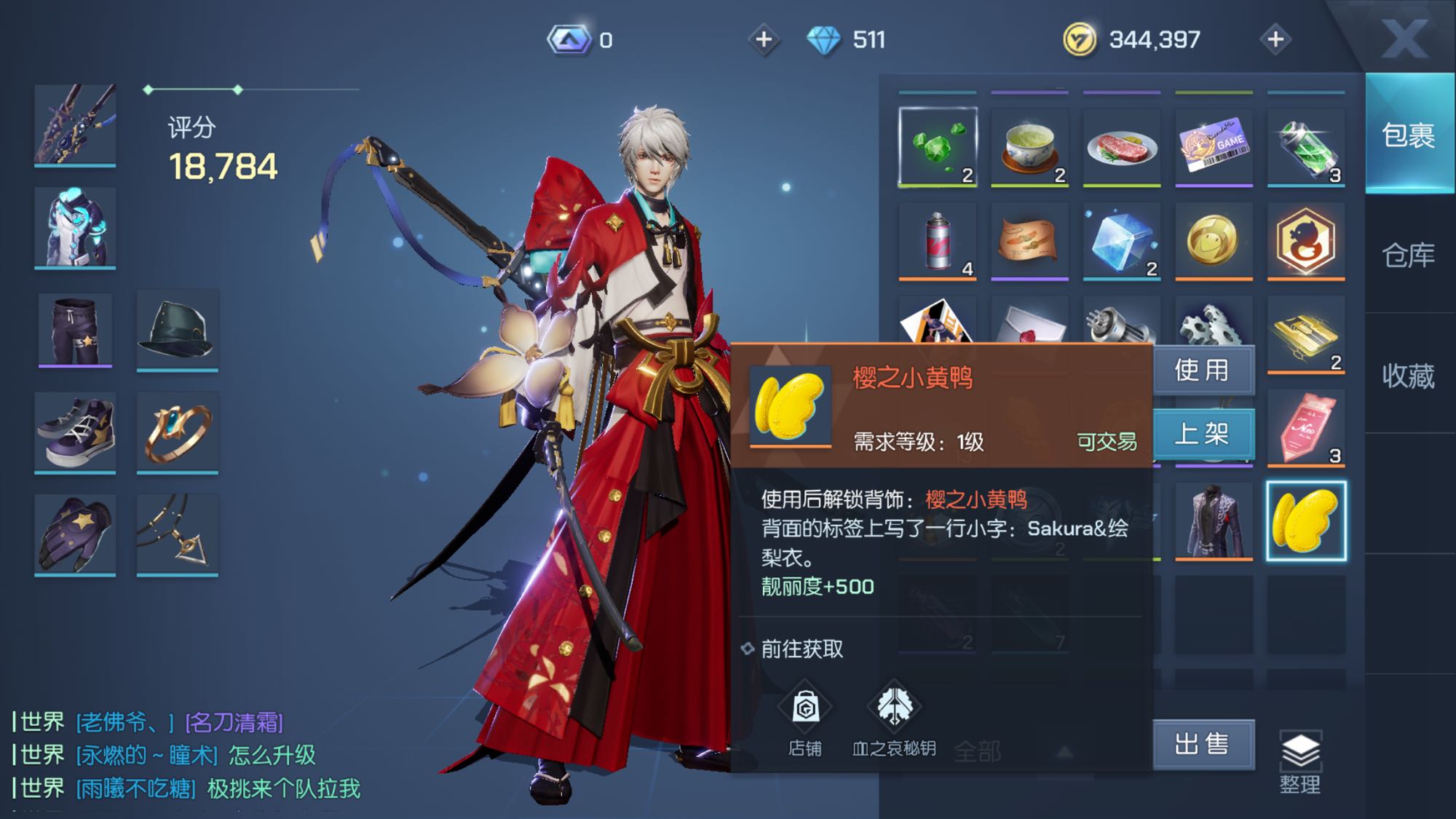Select the 包裹 tab
The height and width of the screenshot is (819, 1456).
(1408, 135)
